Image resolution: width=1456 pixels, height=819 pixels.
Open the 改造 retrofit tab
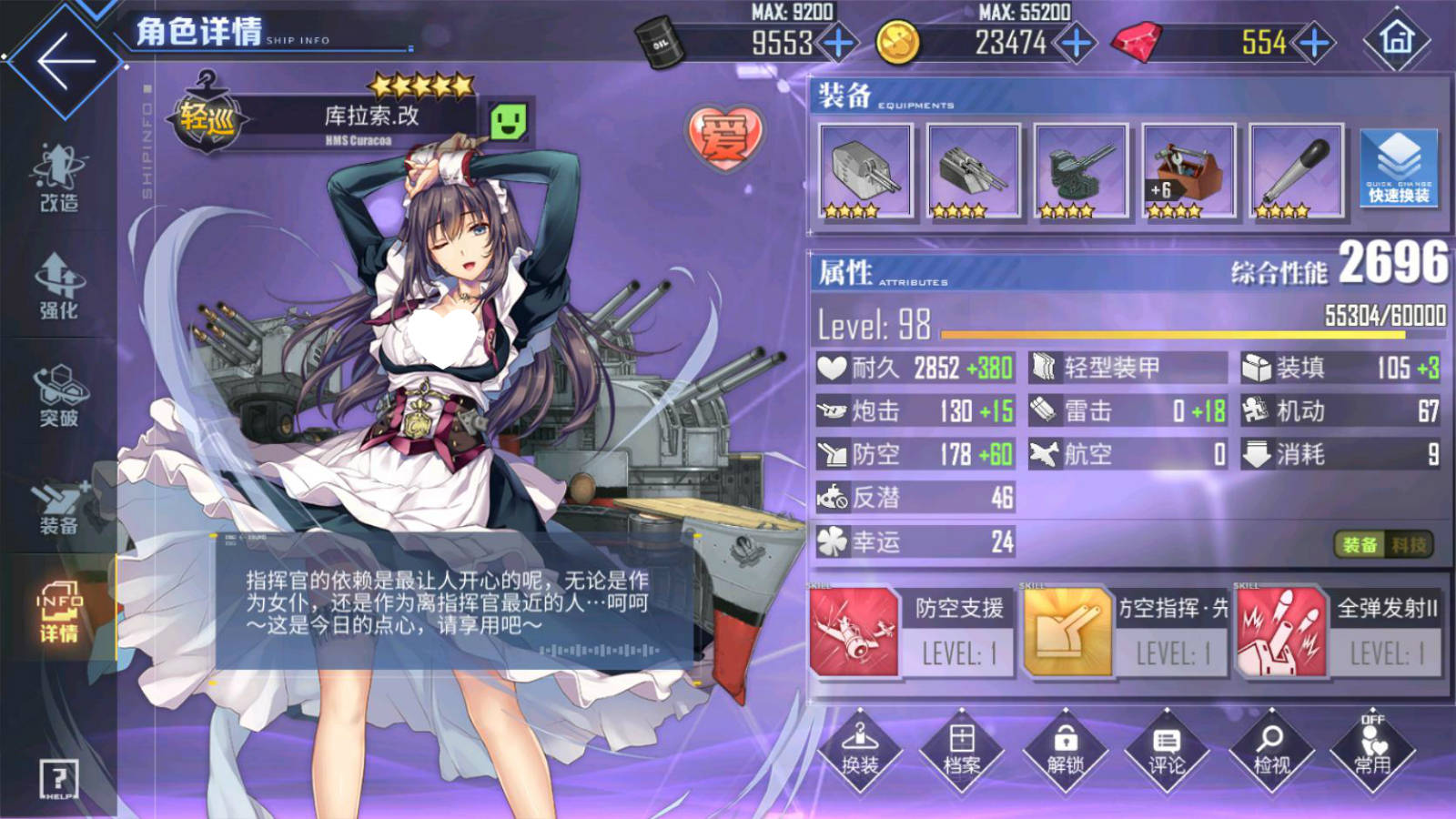59,177
